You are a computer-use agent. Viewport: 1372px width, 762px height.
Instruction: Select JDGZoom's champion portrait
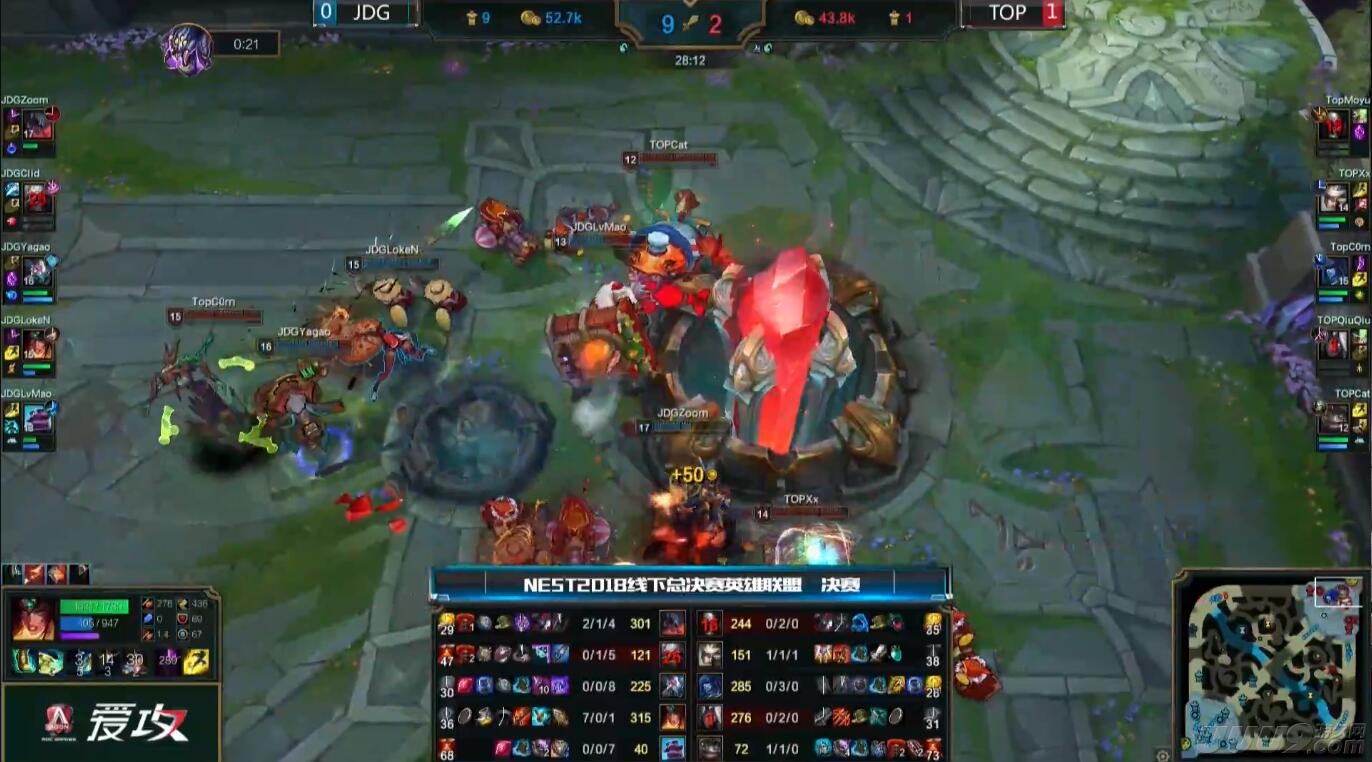click(x=37, y=125)
